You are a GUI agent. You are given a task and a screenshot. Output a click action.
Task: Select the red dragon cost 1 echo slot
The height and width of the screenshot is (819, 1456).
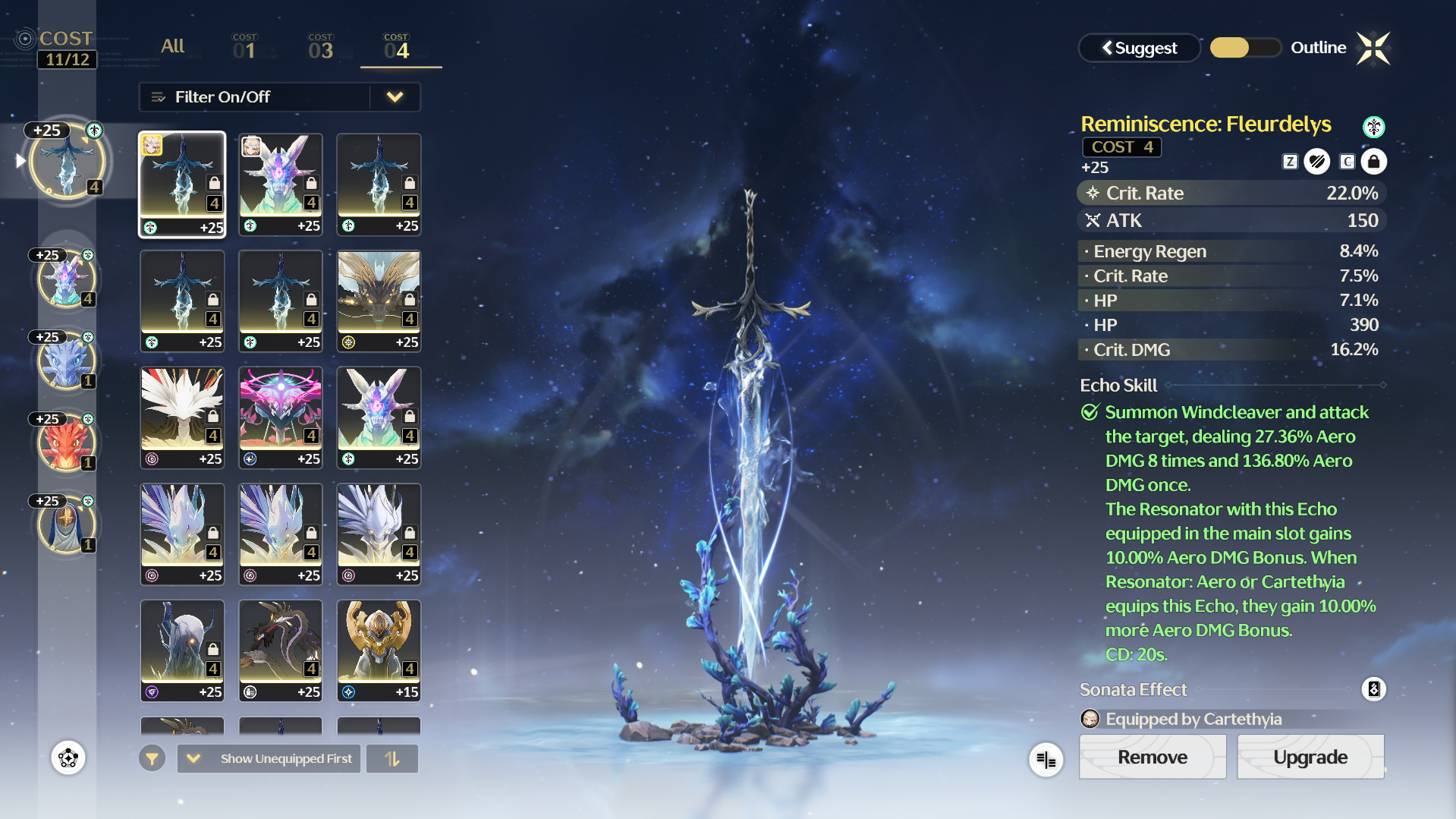click(x=67, y=444)
